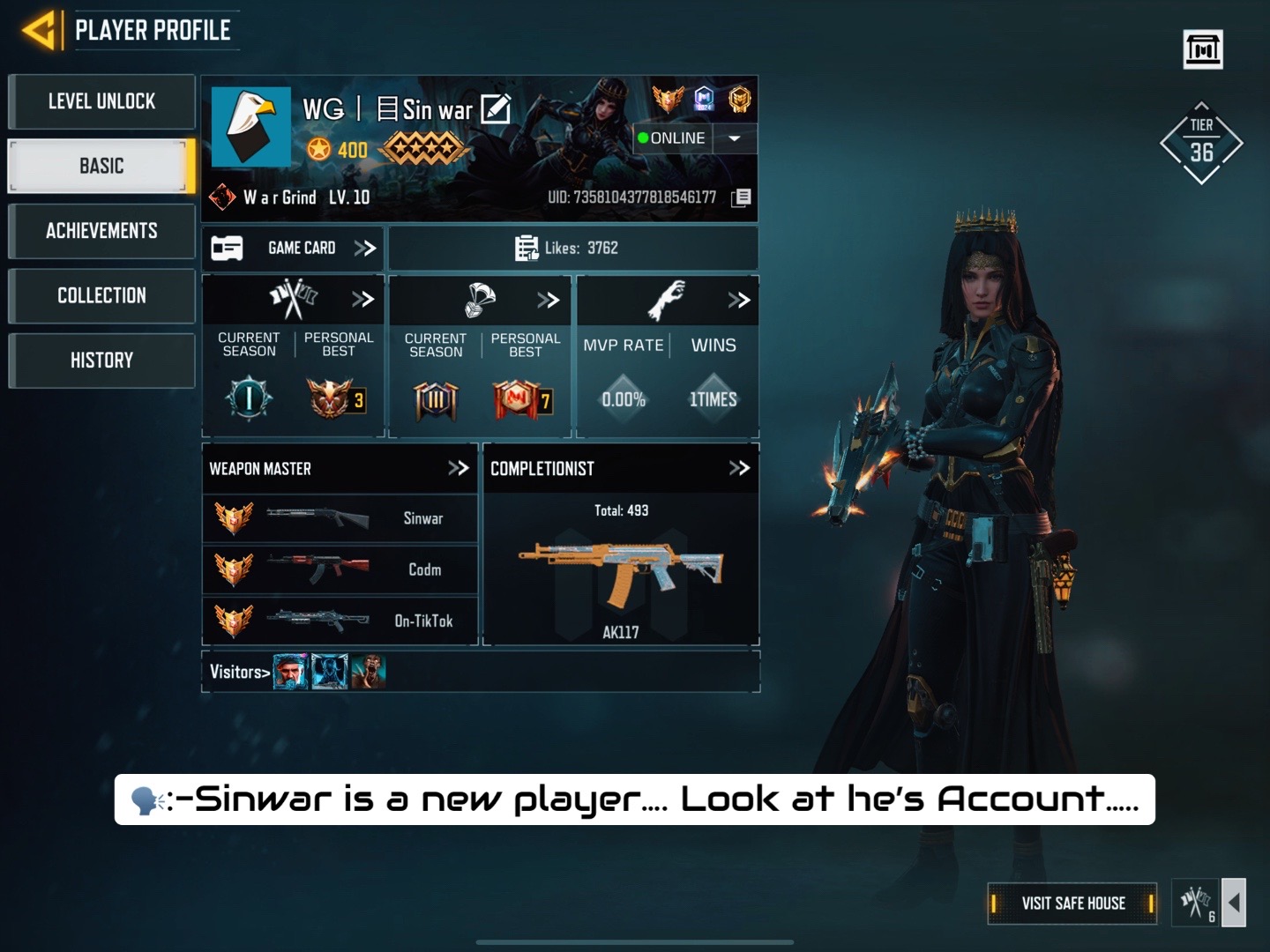
Task: Expand the MVP Rate and Wins panel
Action: (739, 300)
